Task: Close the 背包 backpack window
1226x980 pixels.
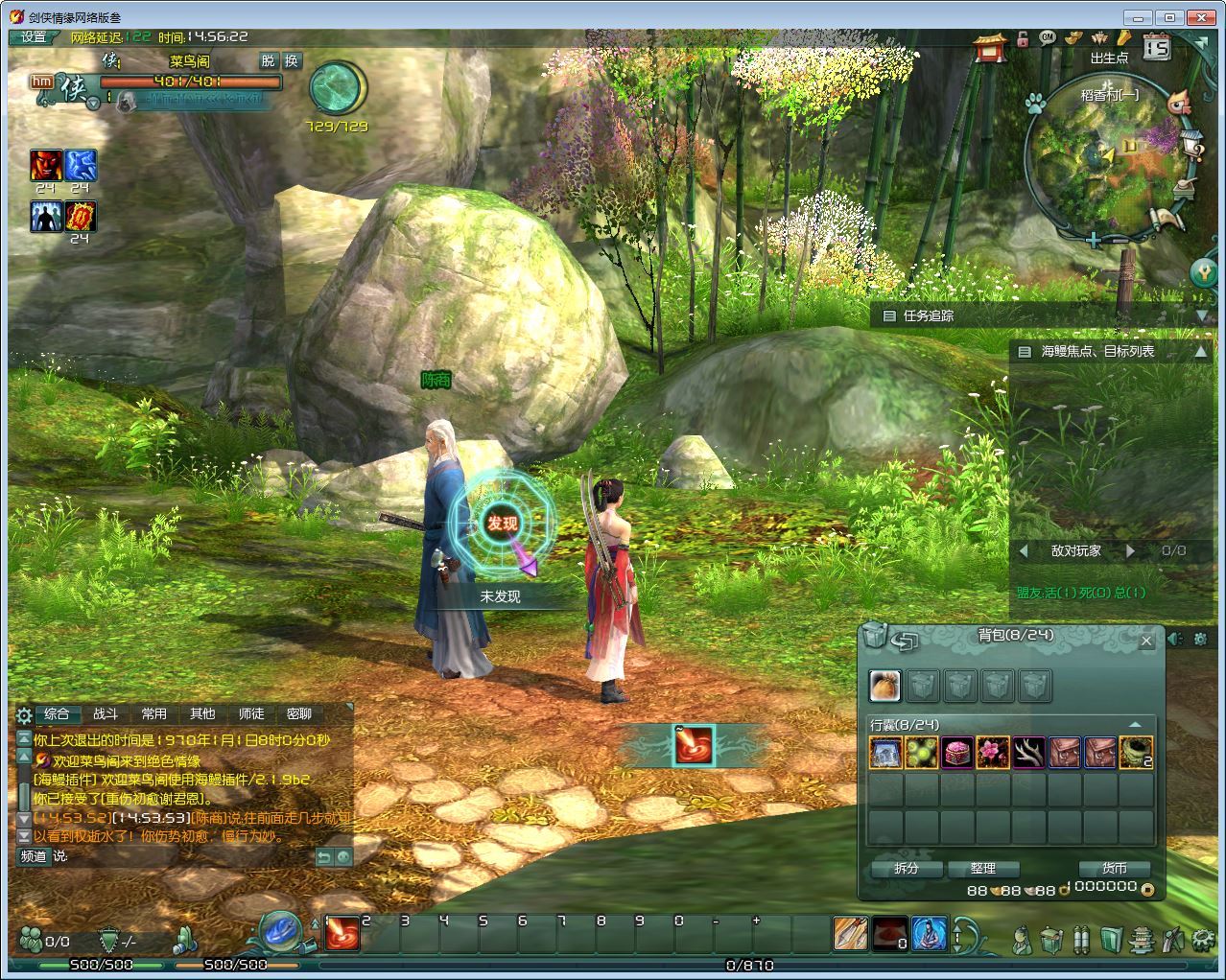Action: [1146, 641]
